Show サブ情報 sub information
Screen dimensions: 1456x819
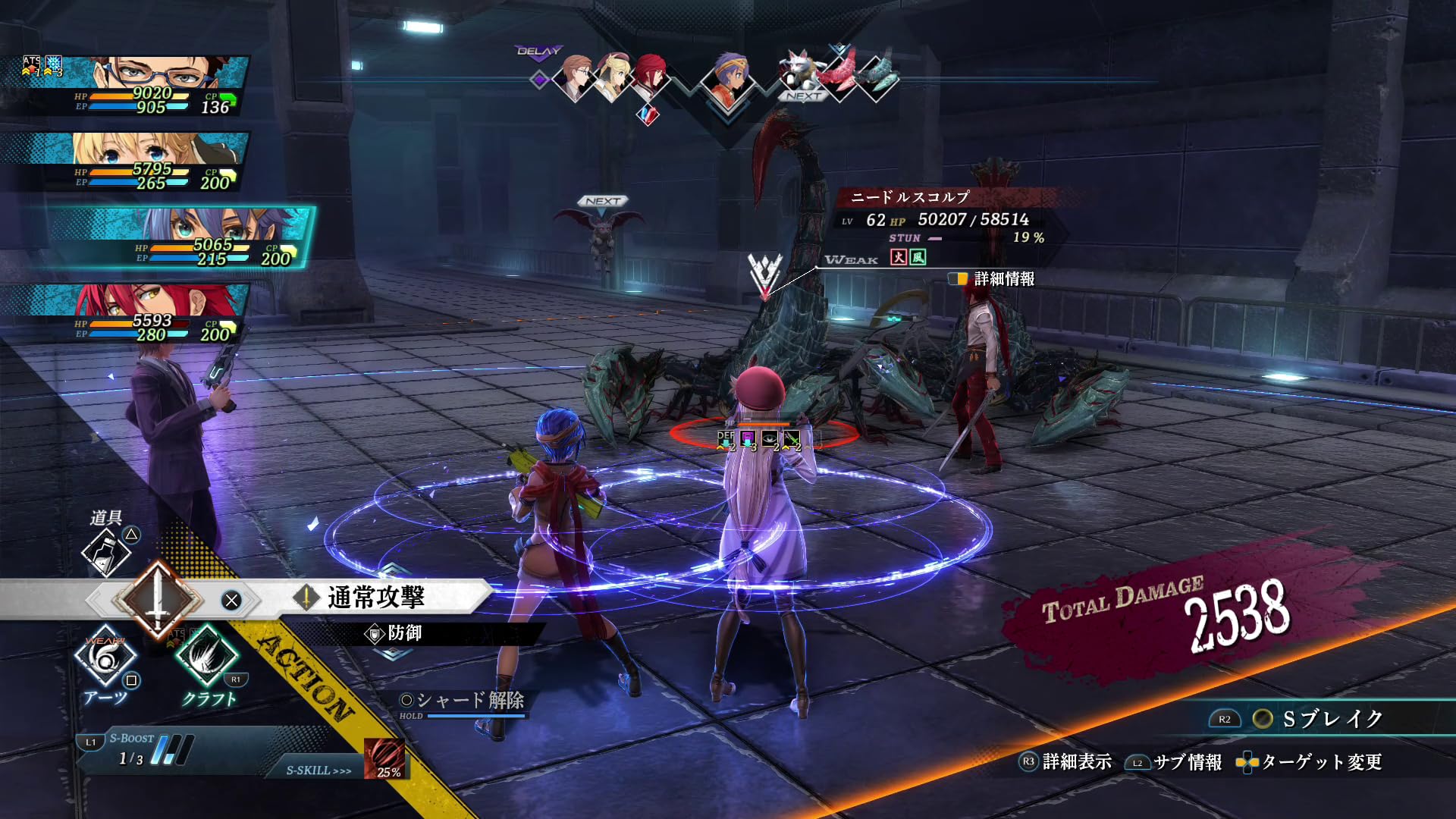tap(1174, 762)
